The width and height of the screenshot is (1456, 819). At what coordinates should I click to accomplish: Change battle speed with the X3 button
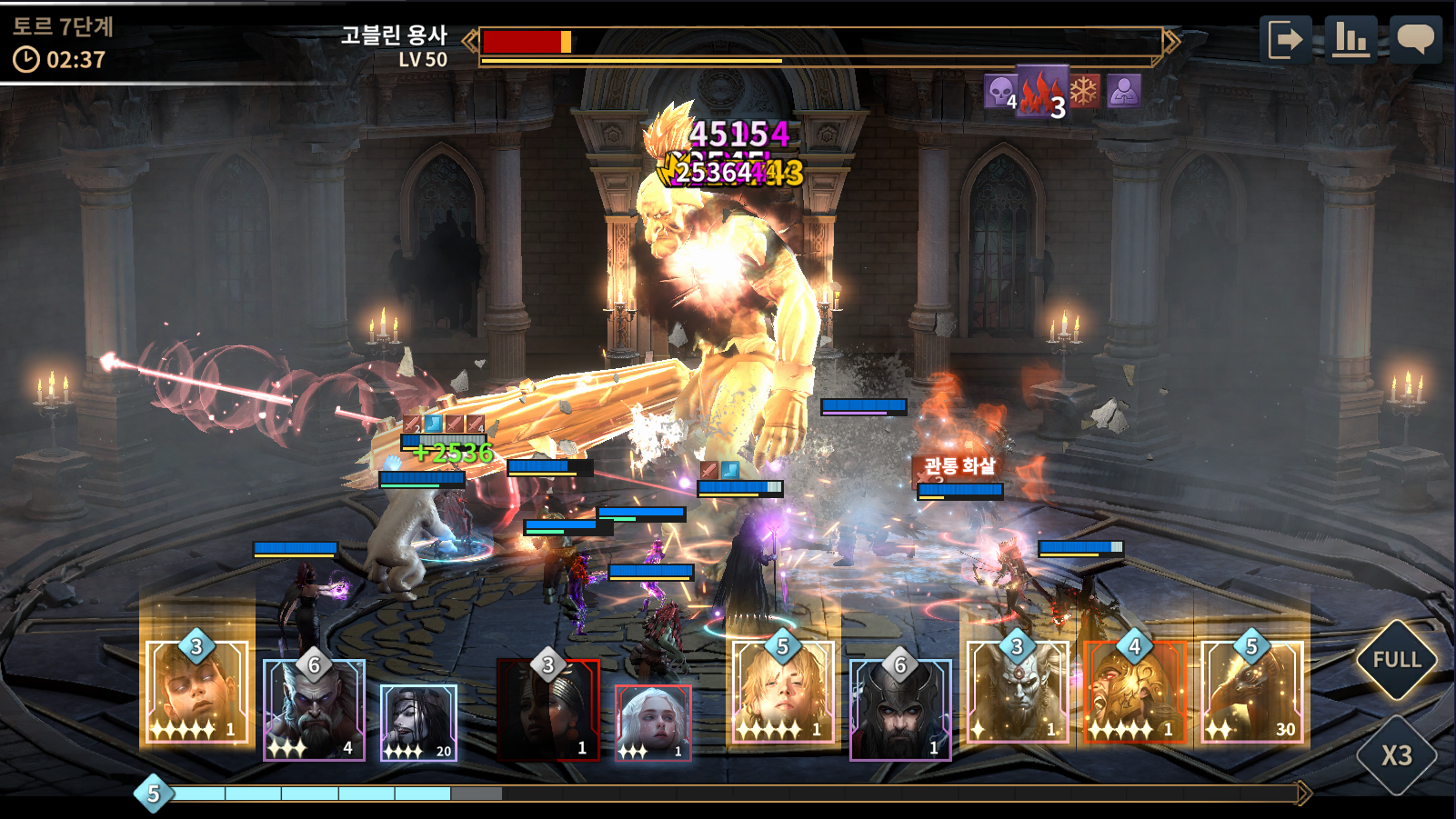(1396, 755)
